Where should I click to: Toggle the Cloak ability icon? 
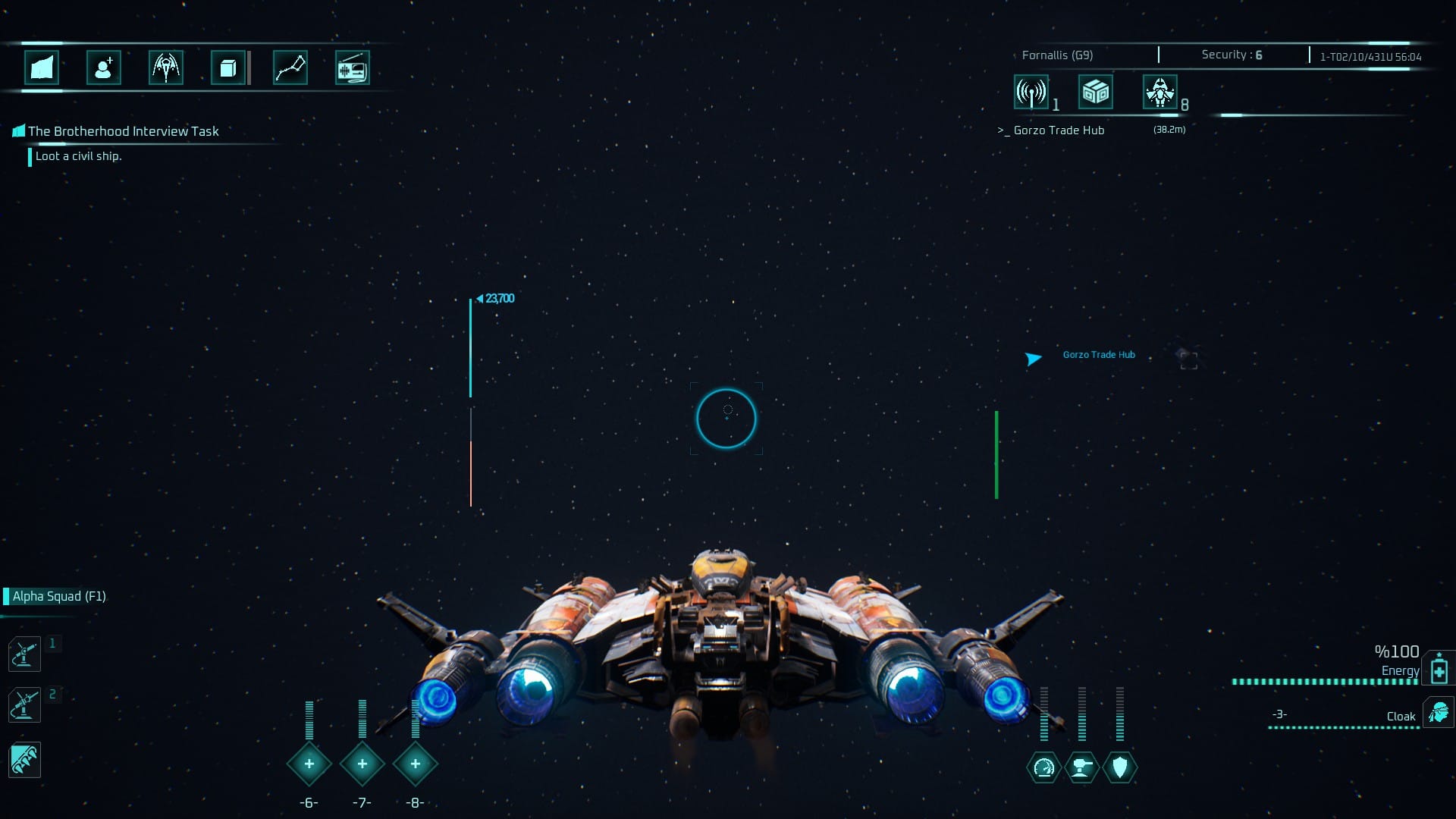coord(1438,714)
